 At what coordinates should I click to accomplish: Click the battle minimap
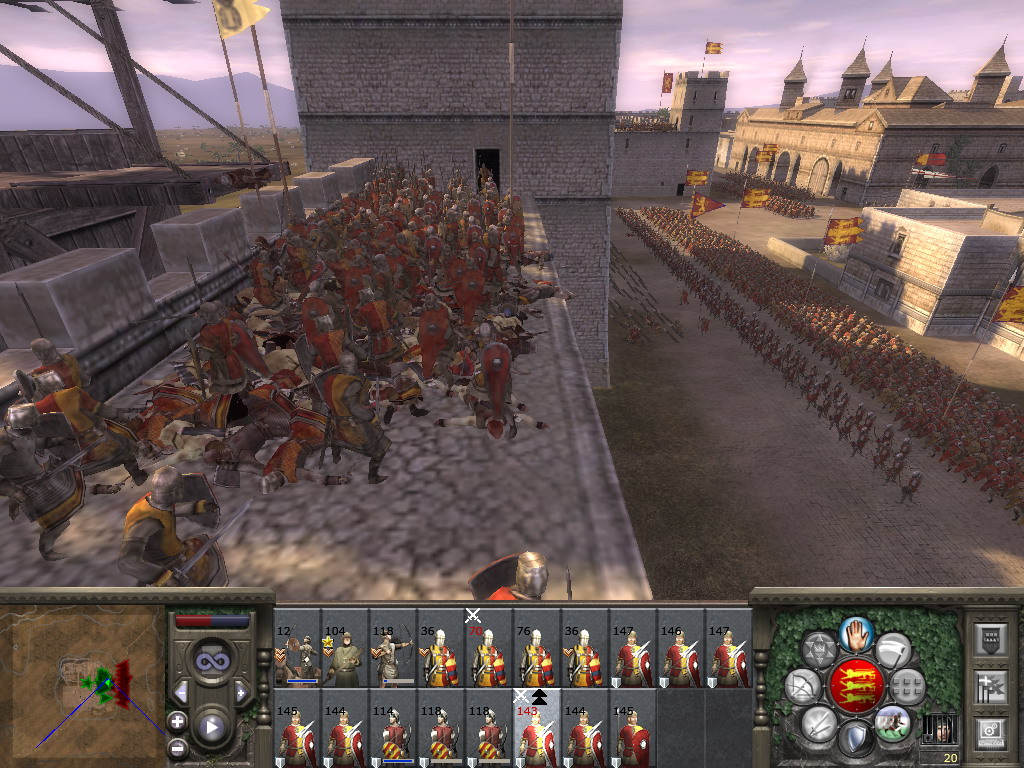click(x=85, y=678)
